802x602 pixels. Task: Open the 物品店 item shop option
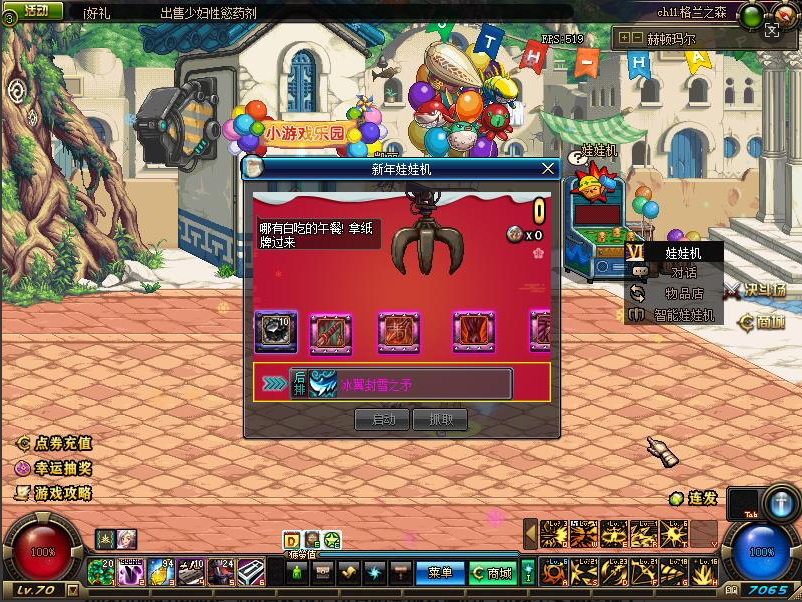tap(683, 294)
